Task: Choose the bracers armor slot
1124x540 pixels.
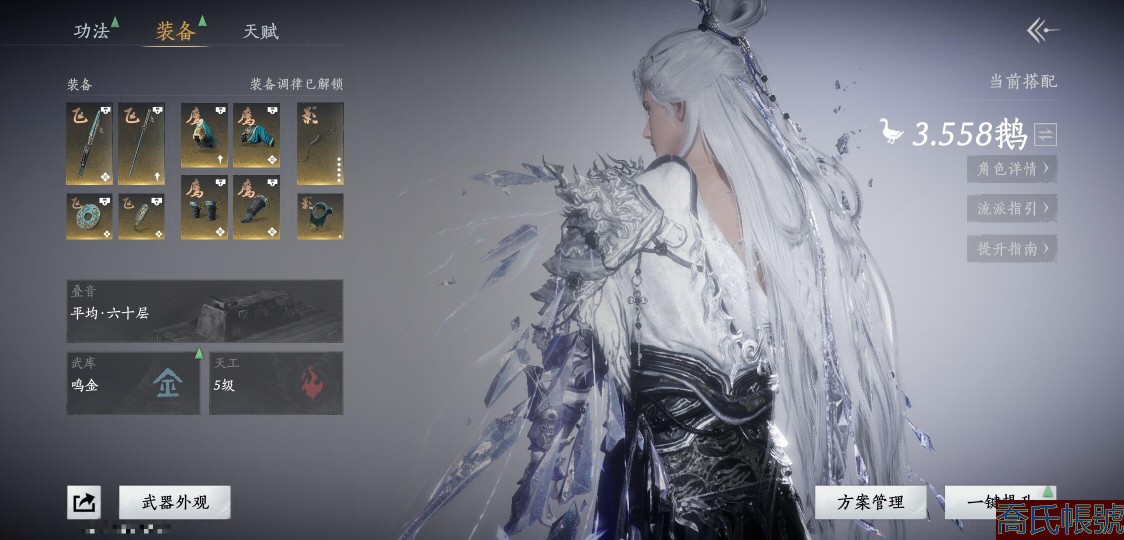Action: (204, 207)
